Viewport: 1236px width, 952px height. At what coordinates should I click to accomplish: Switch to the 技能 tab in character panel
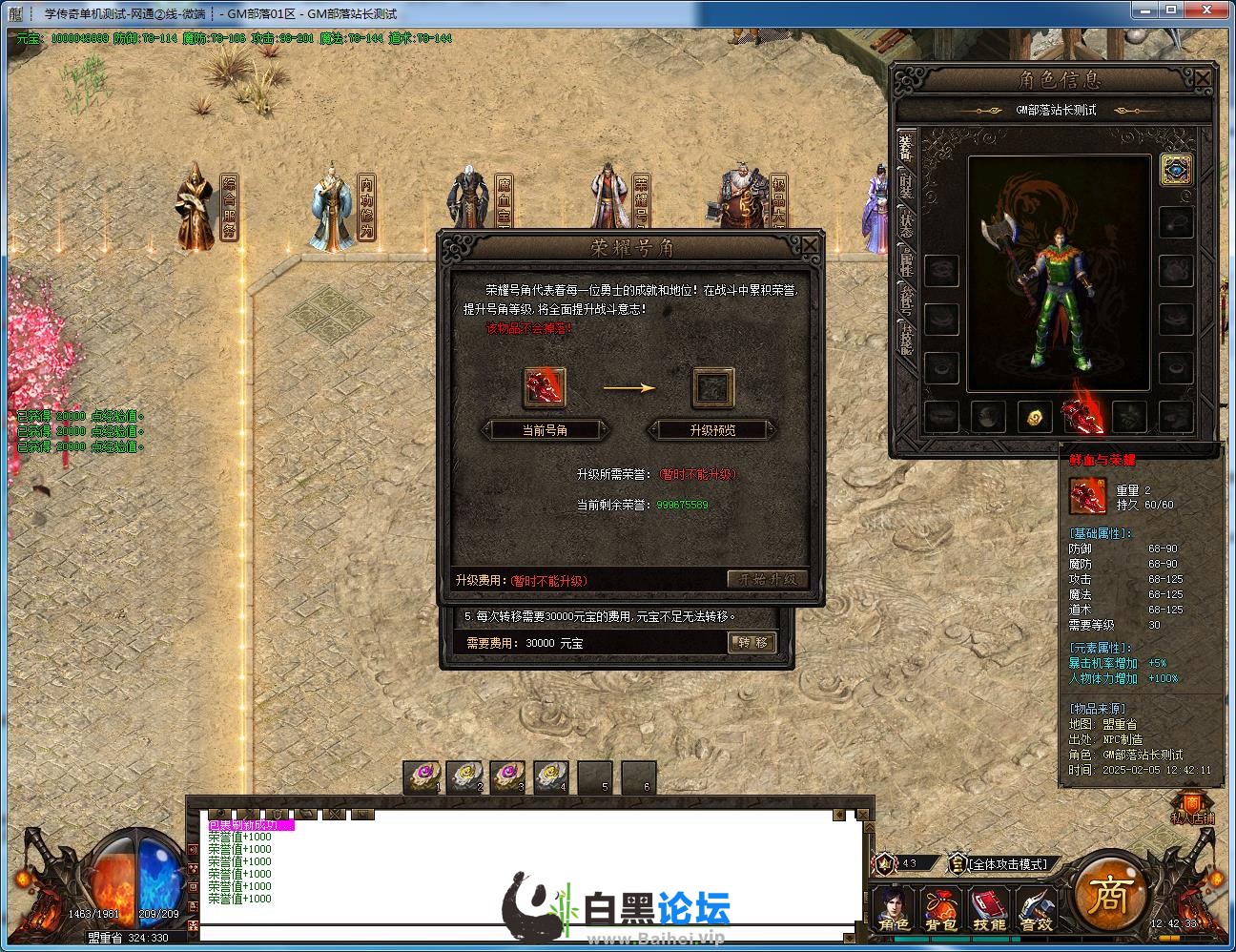906,339
